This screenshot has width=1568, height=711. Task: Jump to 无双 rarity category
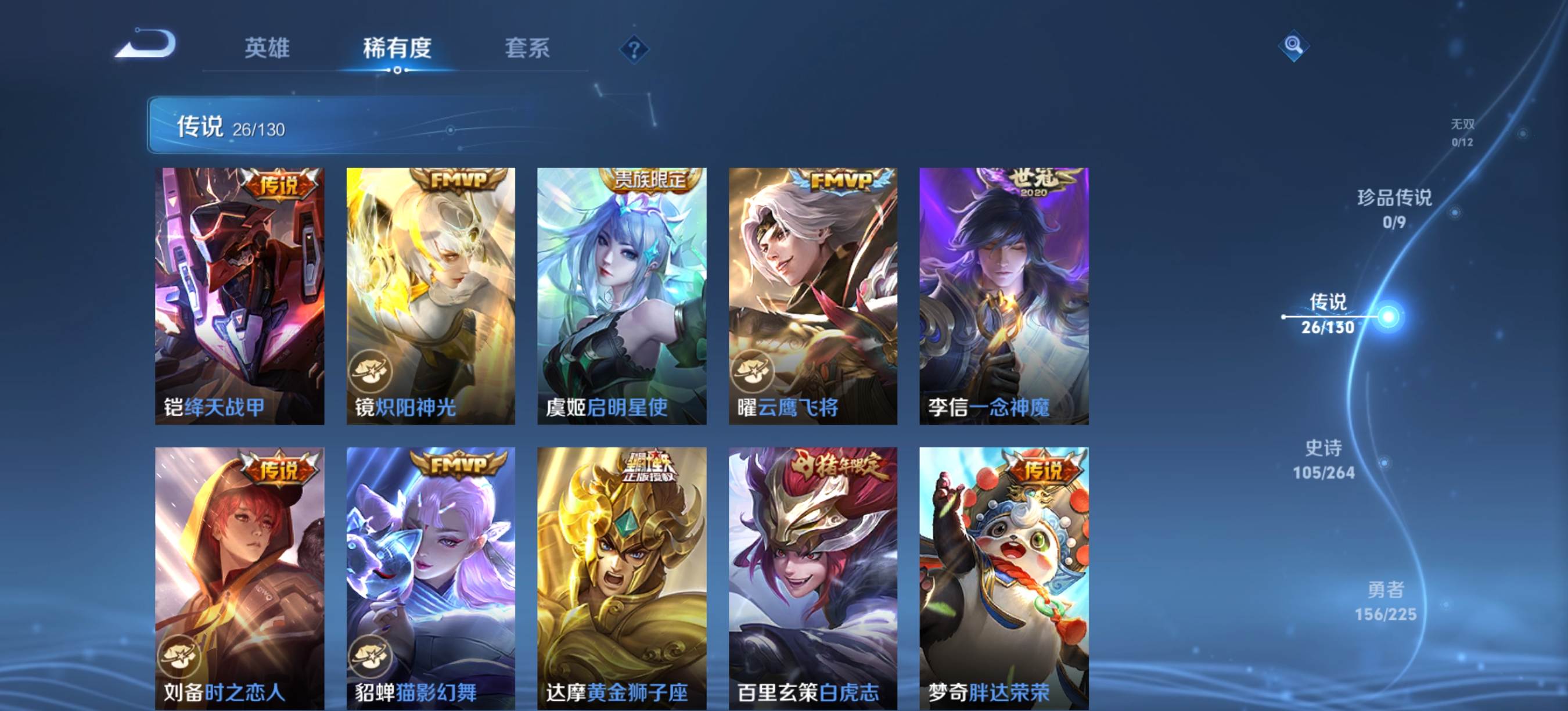(x=1462, y=132)
